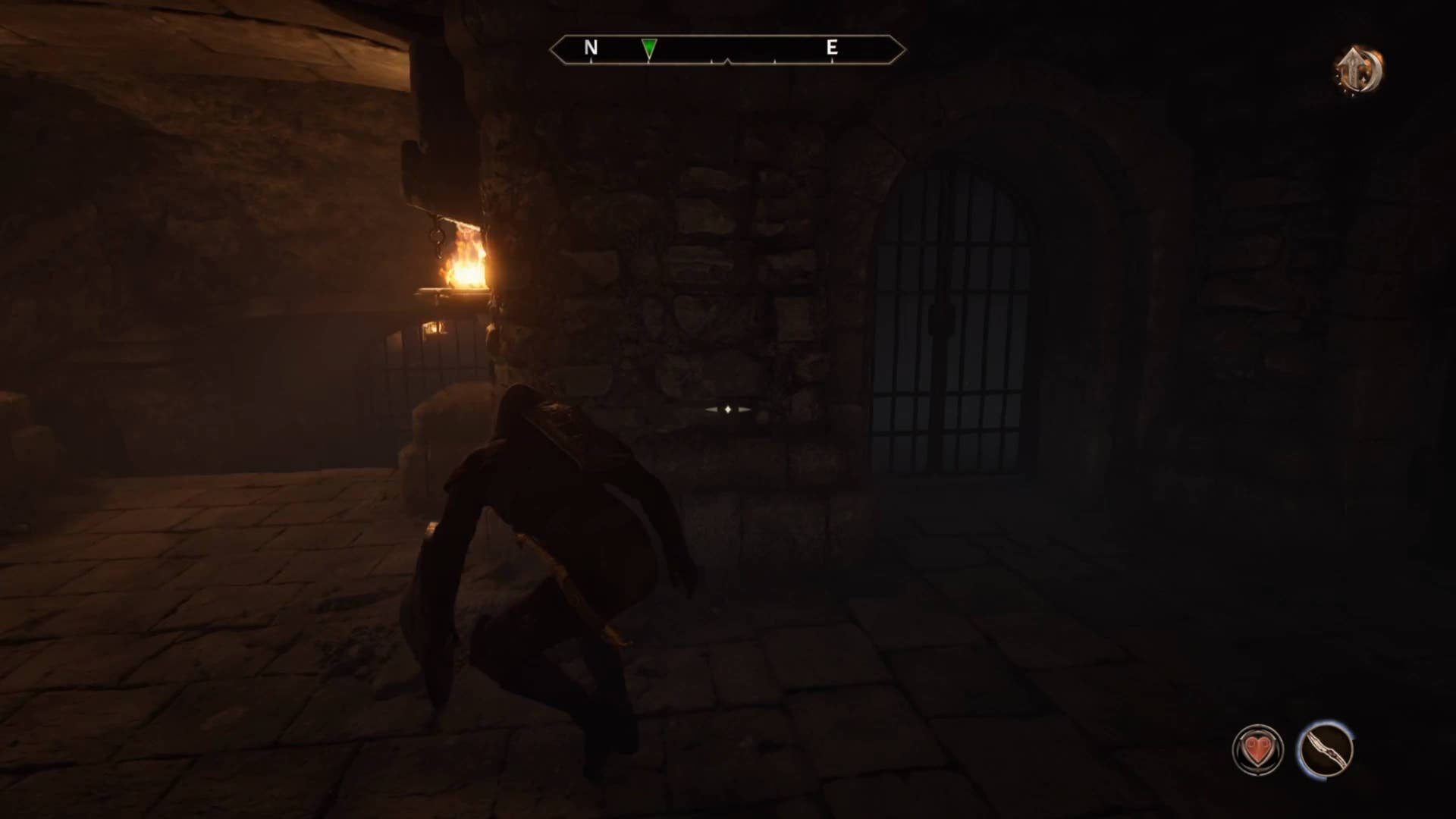Viewport: 1456px width, 819px height.
Task: Select the red heart icon
Action: [x=1257, y=751]
